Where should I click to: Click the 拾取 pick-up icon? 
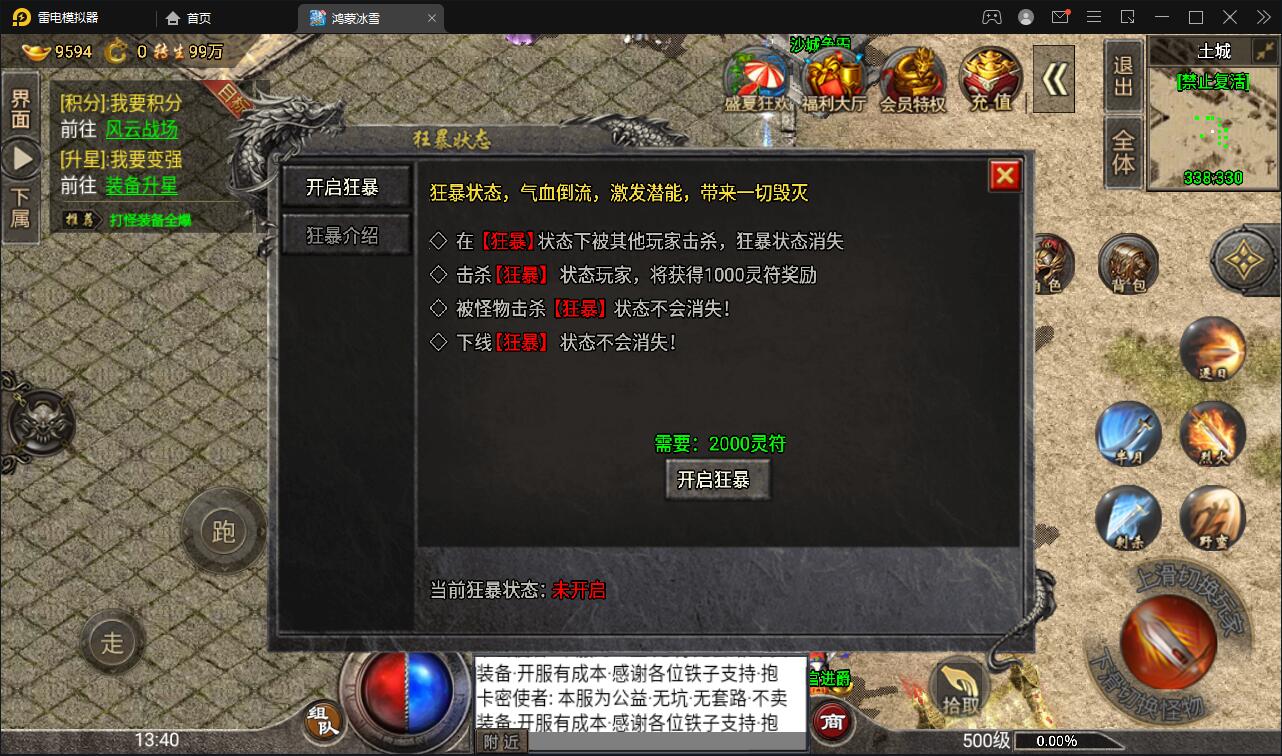pyautogui.click(x=958, y=682)
